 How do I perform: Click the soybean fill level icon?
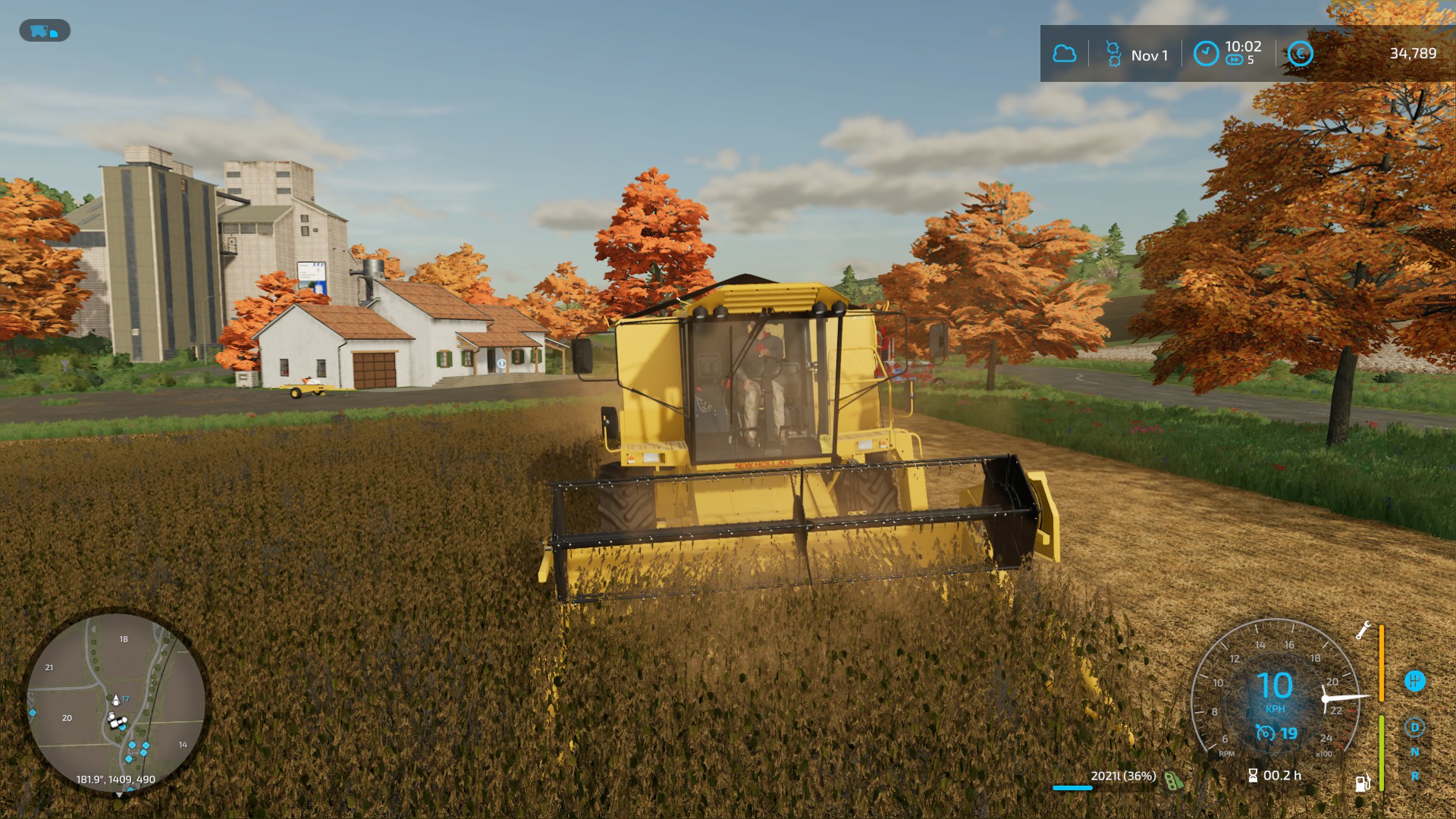coord(1174,780)
